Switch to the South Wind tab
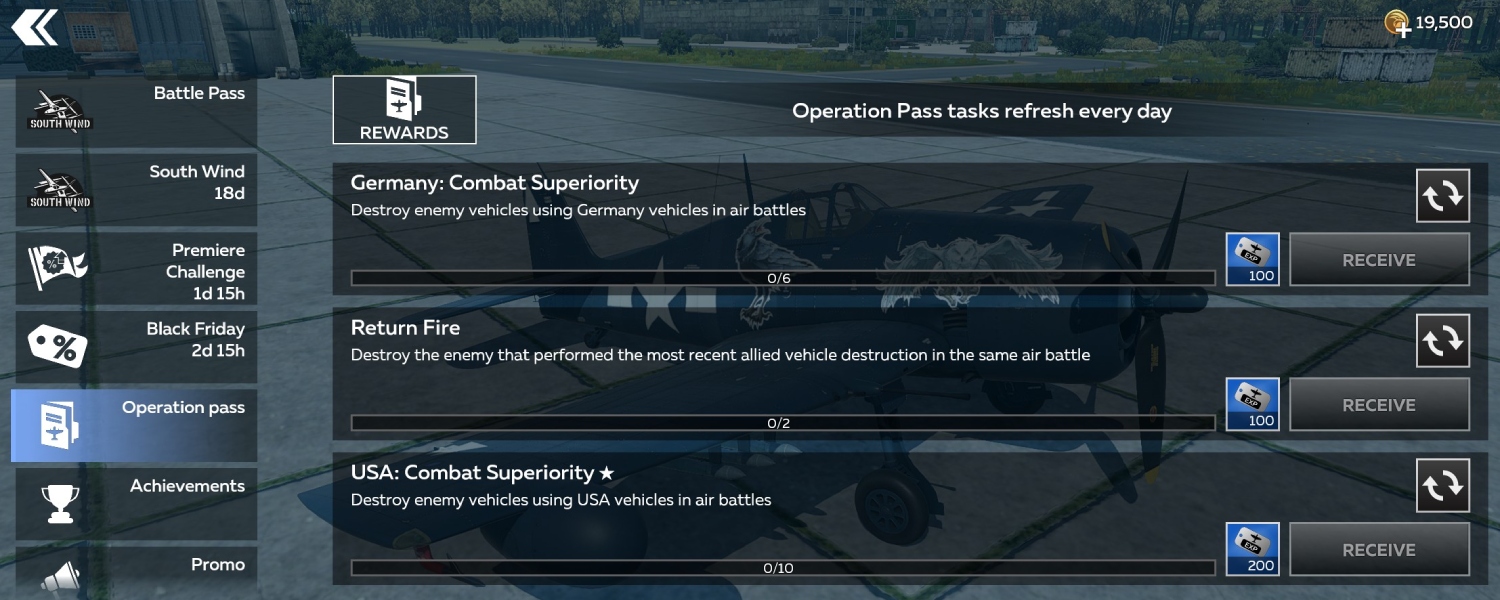The height and width of the screenshot is (600, 1500). 136,189
